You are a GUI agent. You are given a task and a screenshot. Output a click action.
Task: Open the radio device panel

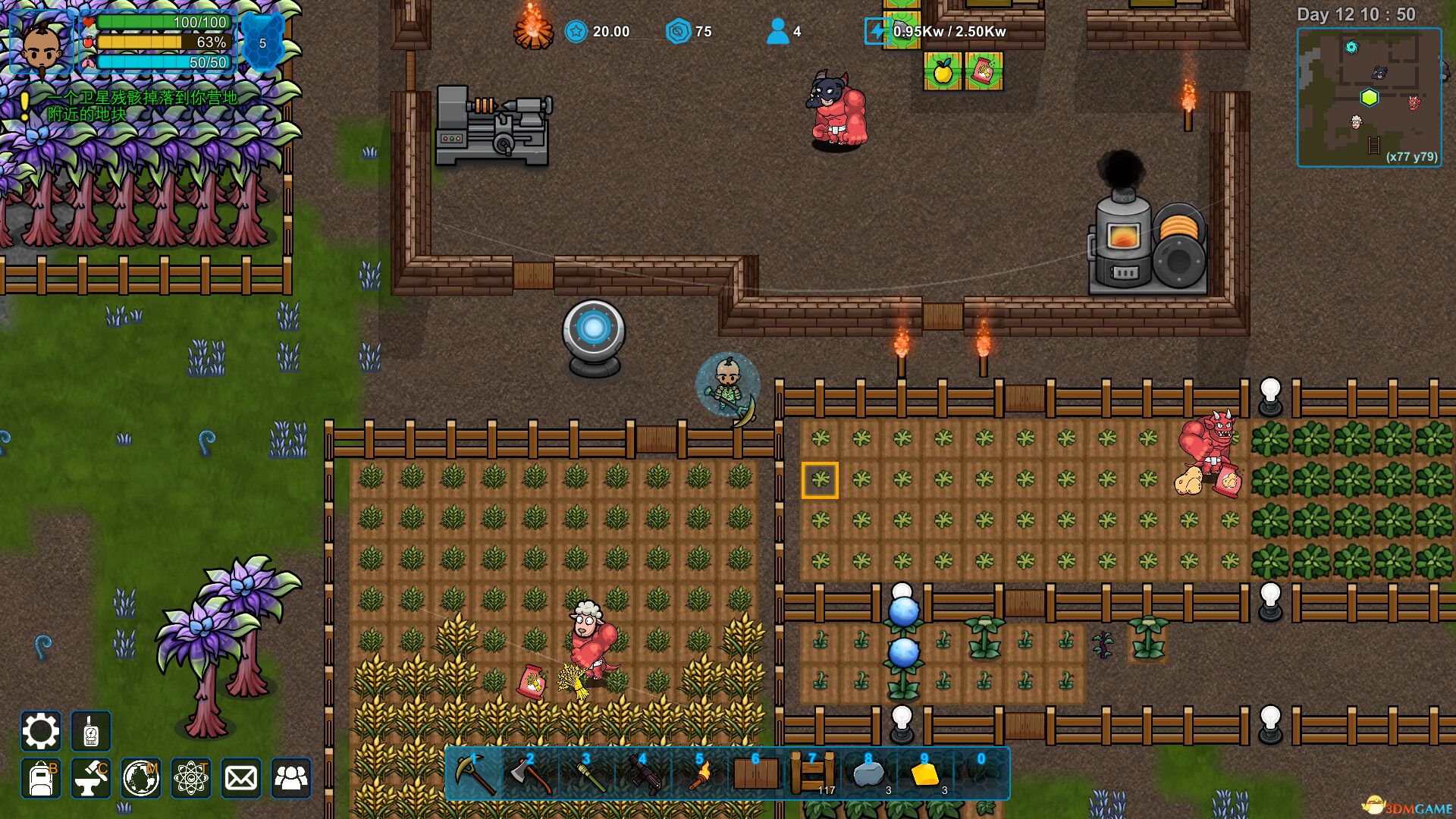(89, 732)
